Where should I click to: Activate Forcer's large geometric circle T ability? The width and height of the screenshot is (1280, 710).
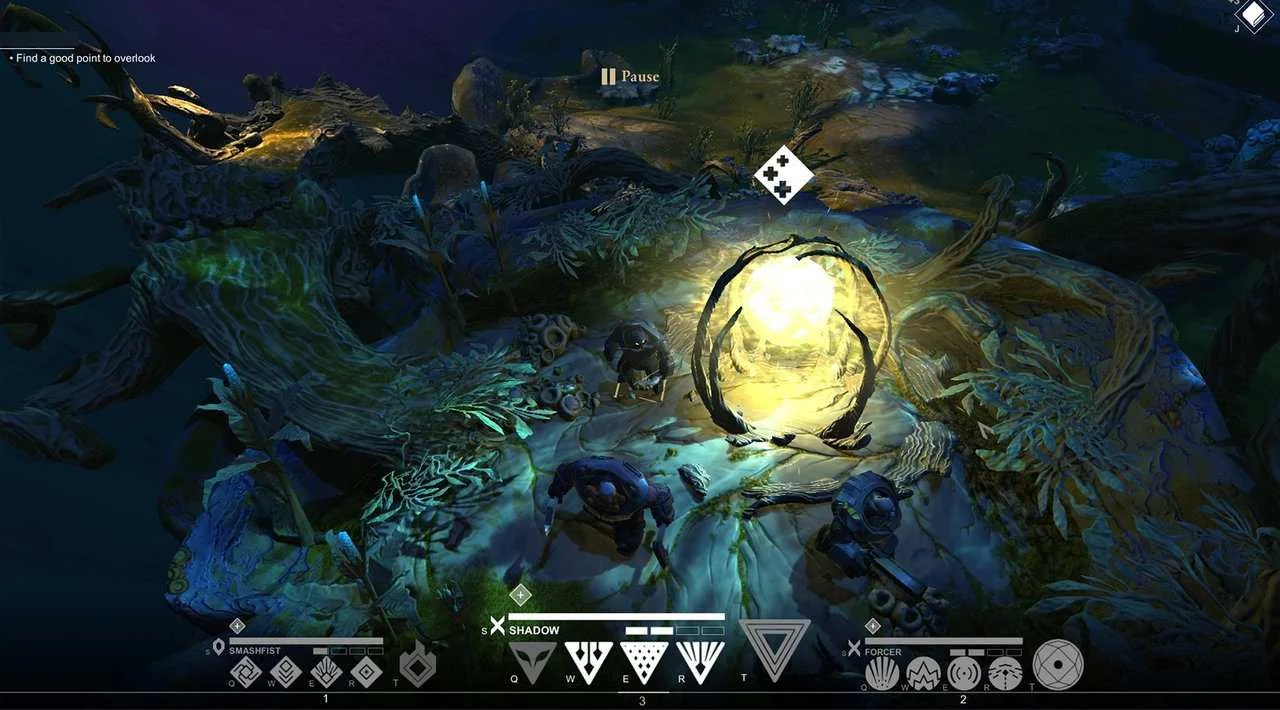pos(1058,665)
